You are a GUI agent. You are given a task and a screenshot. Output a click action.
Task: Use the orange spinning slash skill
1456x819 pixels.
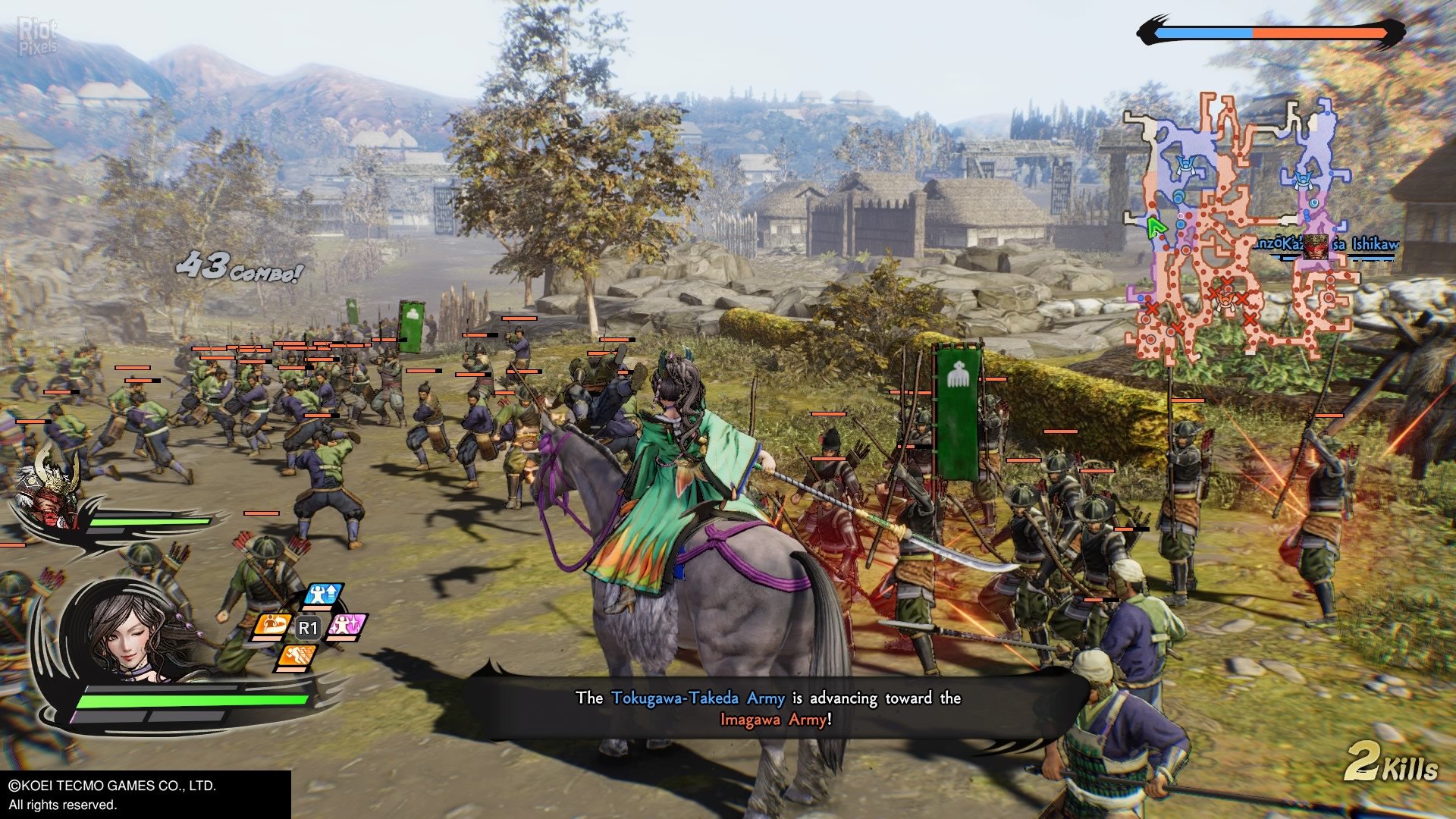coord(273,625)
